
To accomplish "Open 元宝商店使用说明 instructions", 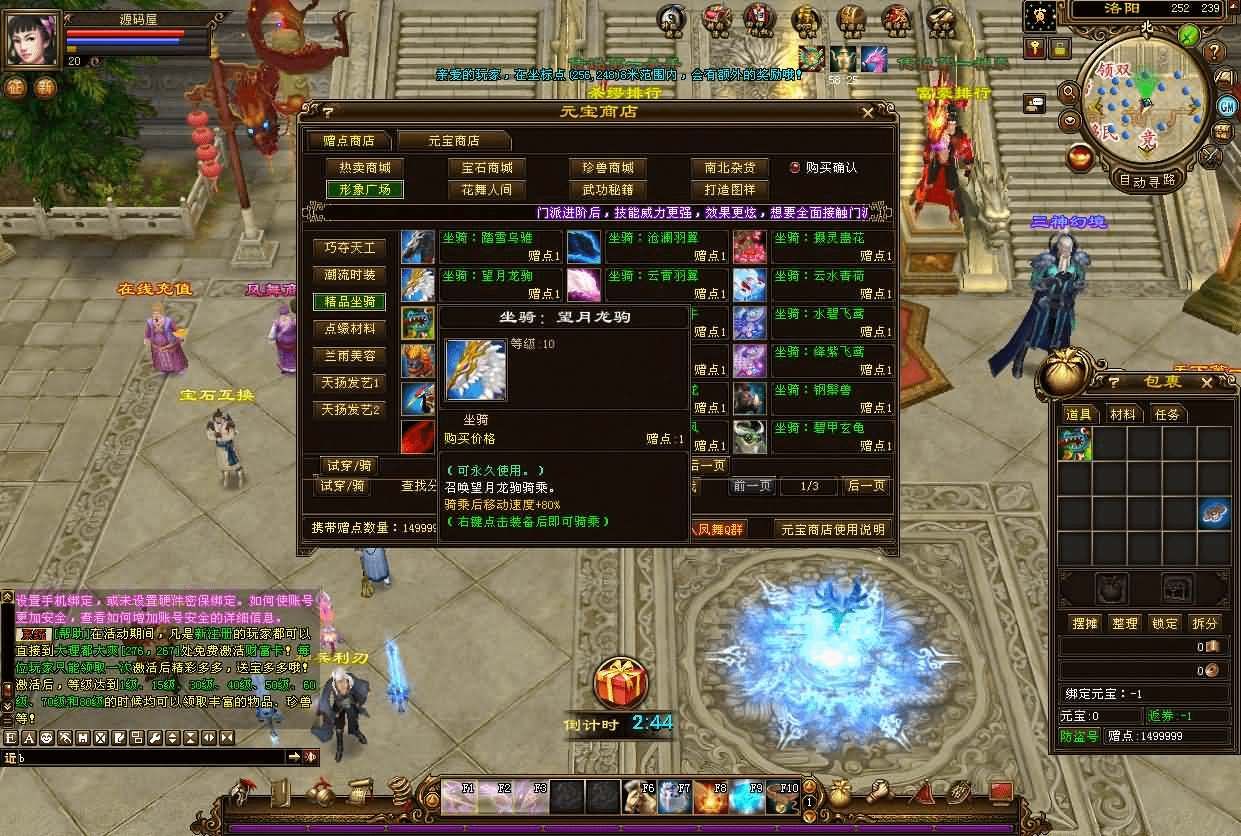I will [832, 529].
